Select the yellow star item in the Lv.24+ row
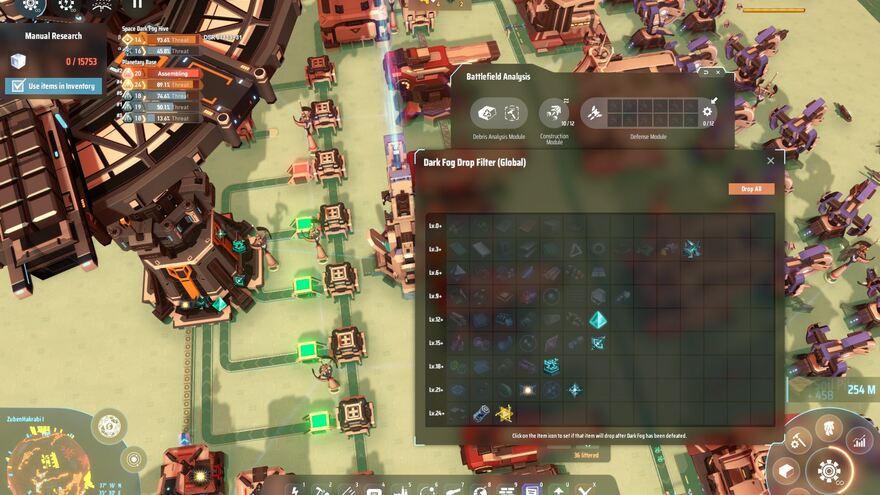Viewport: 880px width, 495px height. 505,413
